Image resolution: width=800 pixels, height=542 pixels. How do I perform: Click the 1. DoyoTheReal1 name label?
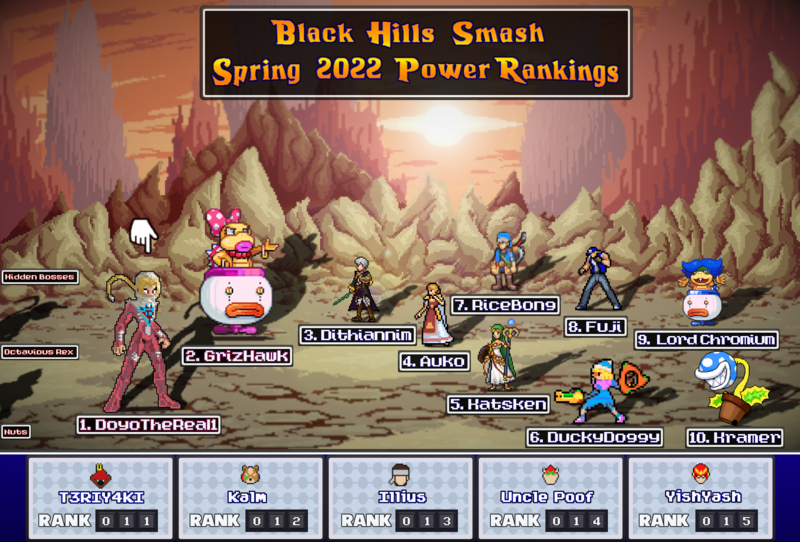(149, 424)
